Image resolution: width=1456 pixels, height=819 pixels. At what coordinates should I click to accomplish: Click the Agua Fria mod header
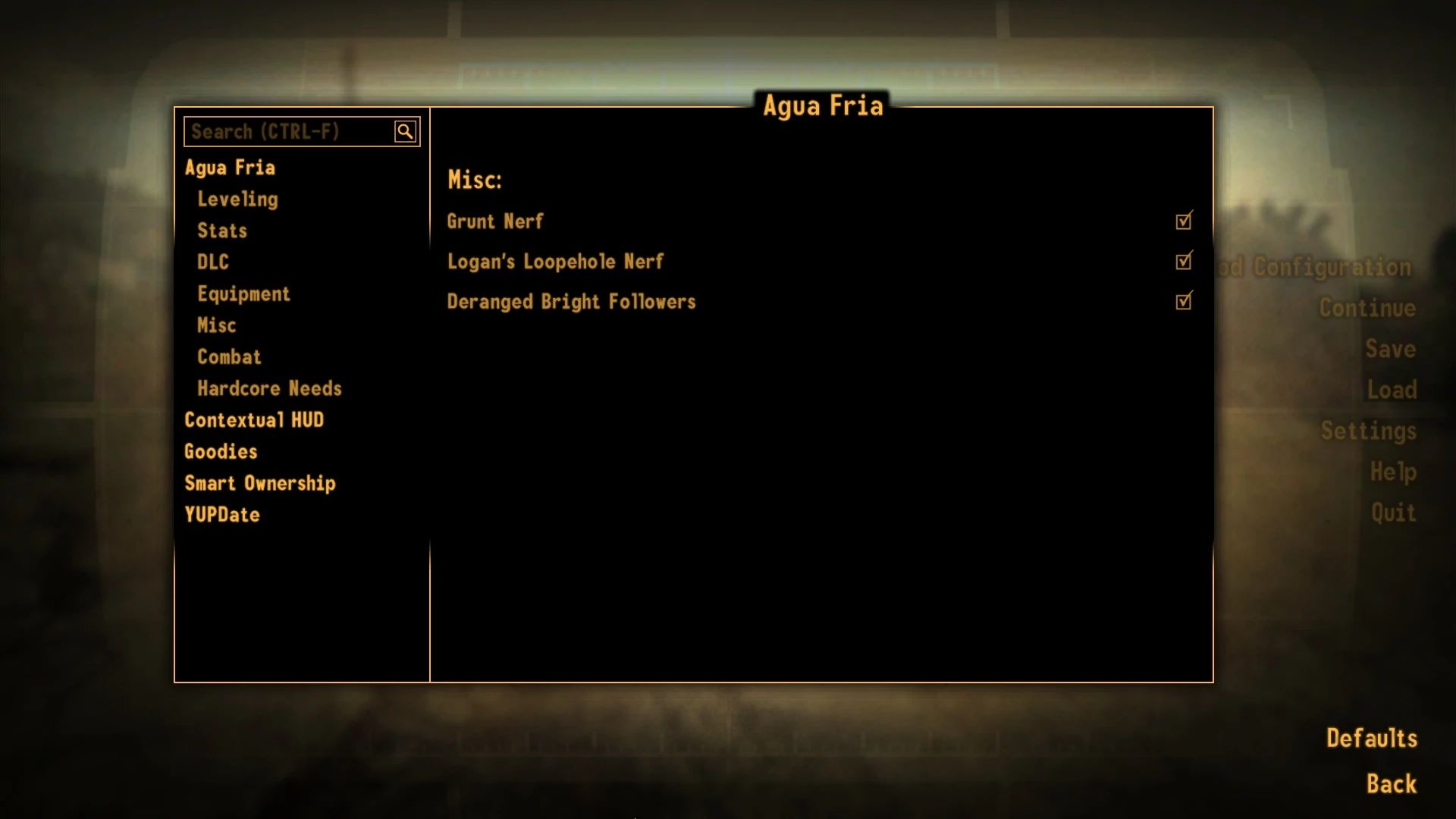point(231,167)
